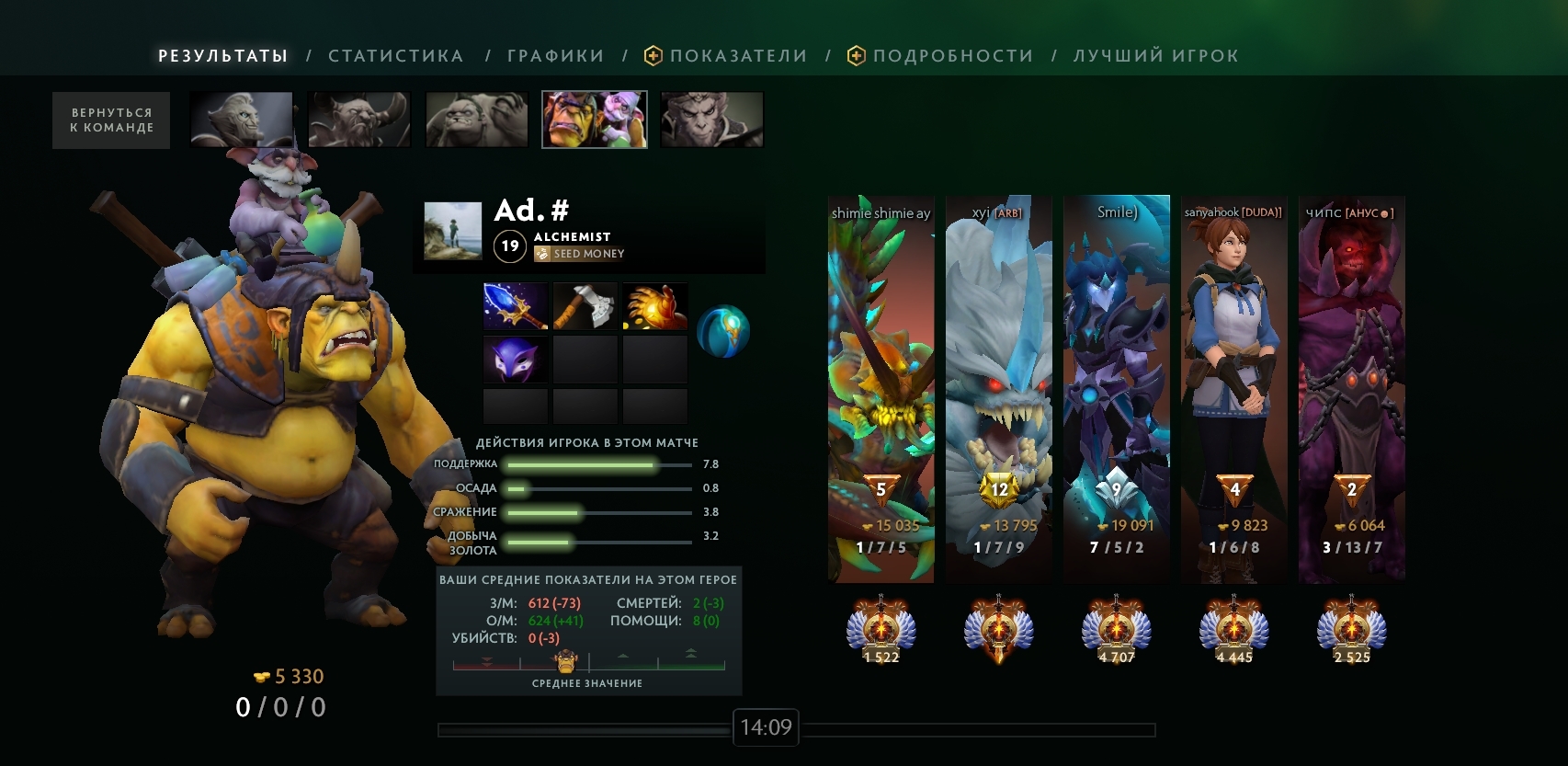Viewport: 1568px width, 766px height.
Task: Click the Вернуться к команде button
Action: 111,120
